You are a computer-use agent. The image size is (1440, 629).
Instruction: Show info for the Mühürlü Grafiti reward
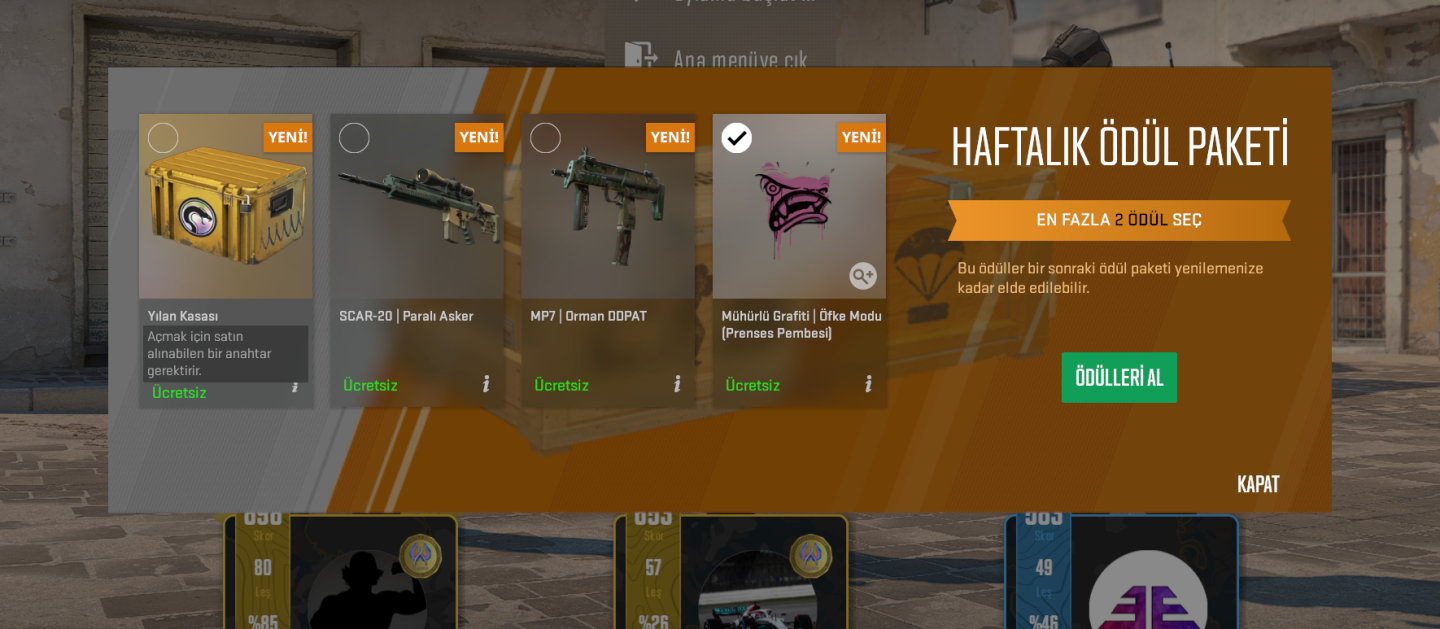pos(868,384)
